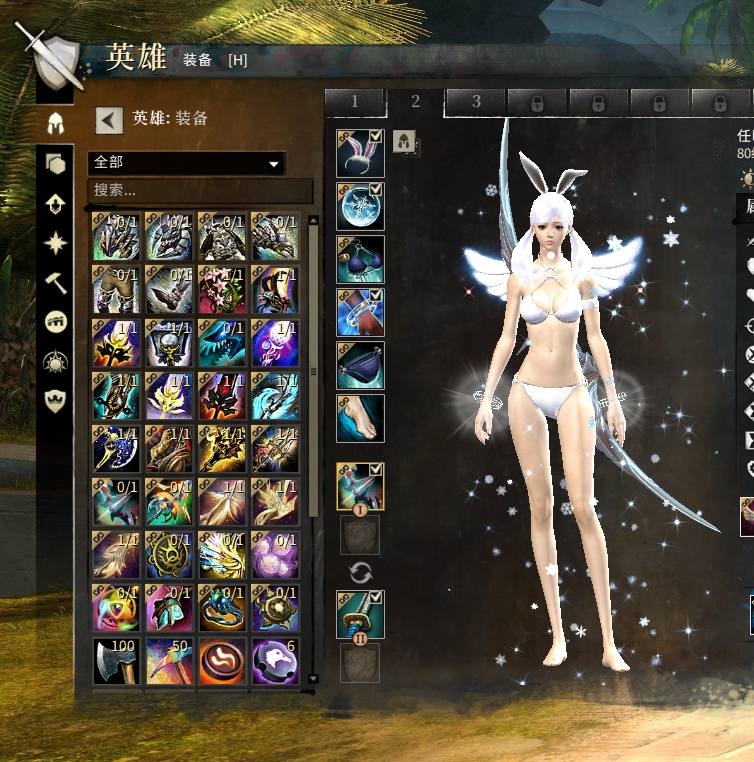The width and height of the screenshot is (754, 762).
Task: Swap weapon sets with the circular arrows
Action: [x=360, y=572]
